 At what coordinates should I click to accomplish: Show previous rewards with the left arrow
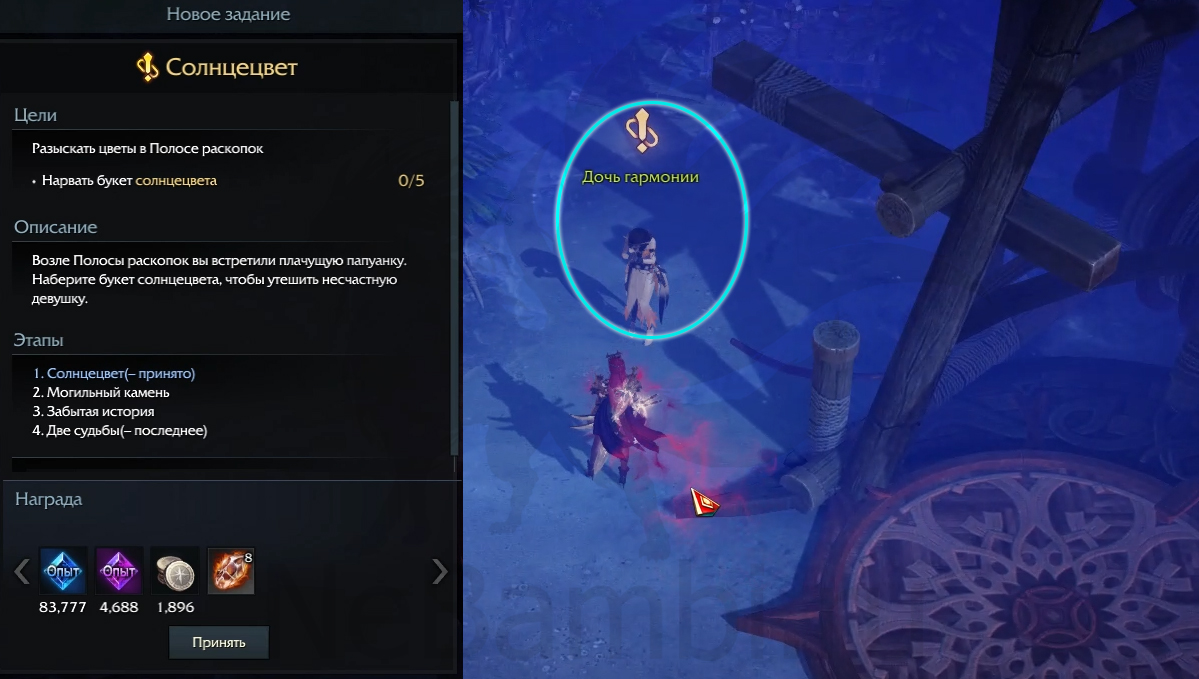[21, 571]
